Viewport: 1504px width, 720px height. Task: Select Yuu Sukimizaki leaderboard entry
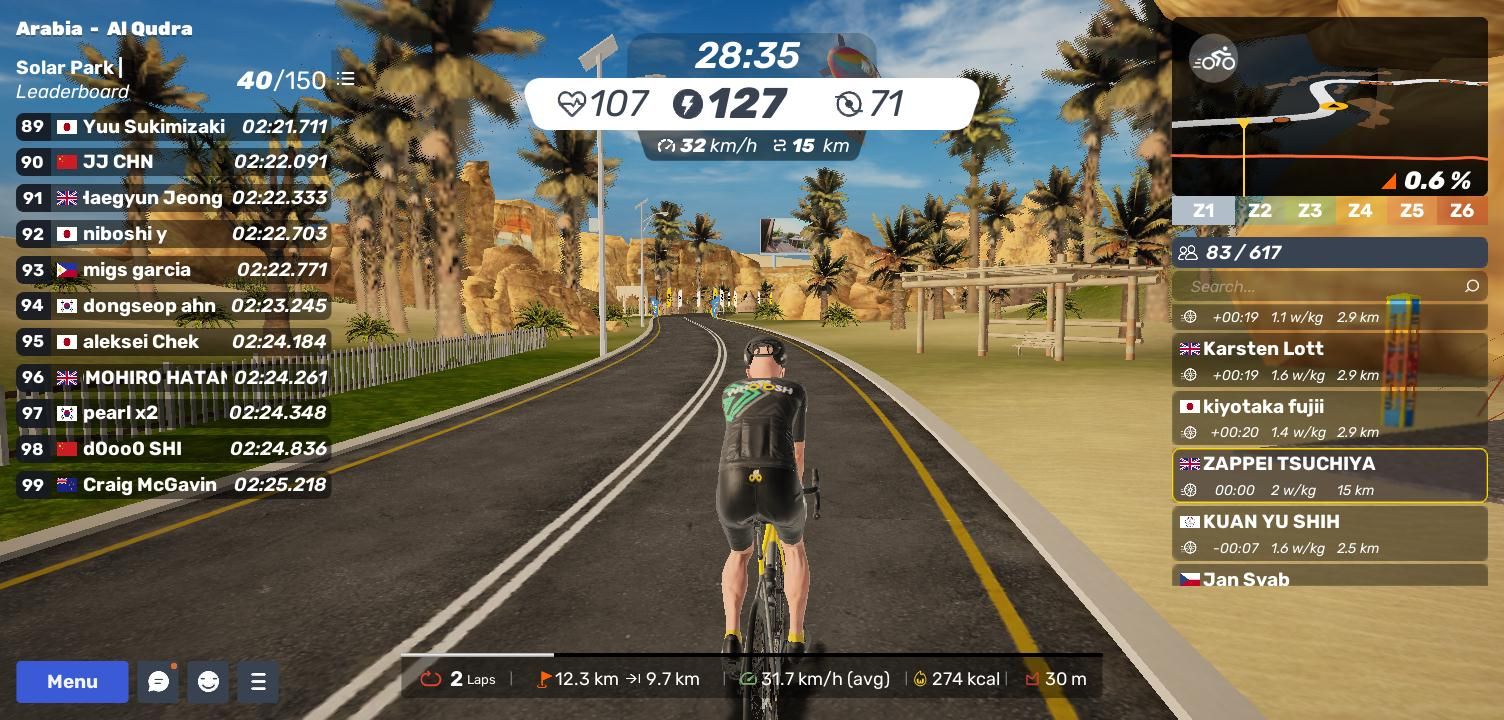pos(173,127)
